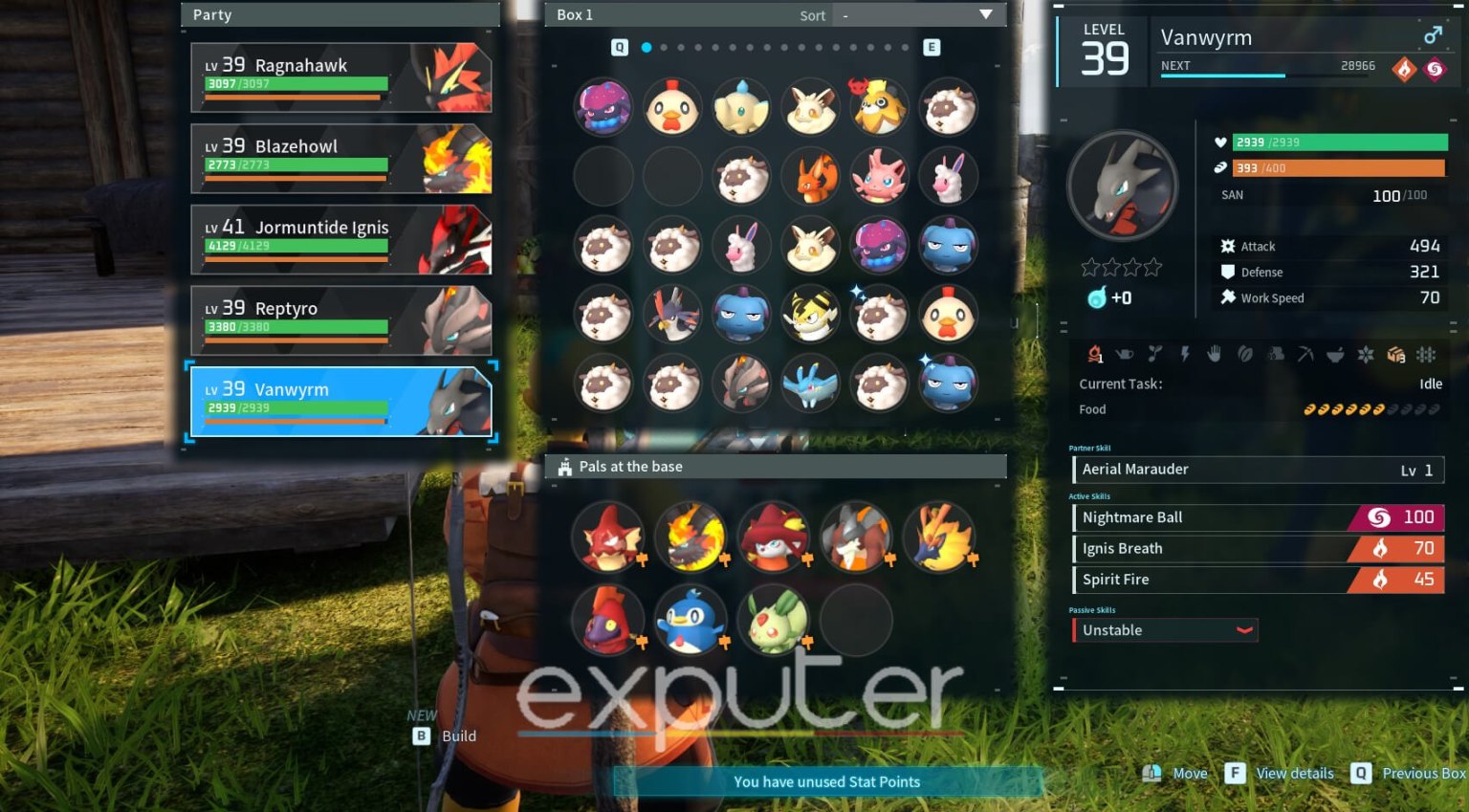1469x812 pixels.
Task: Open the Sort dropdown arrow
Action: coord(986,15)
